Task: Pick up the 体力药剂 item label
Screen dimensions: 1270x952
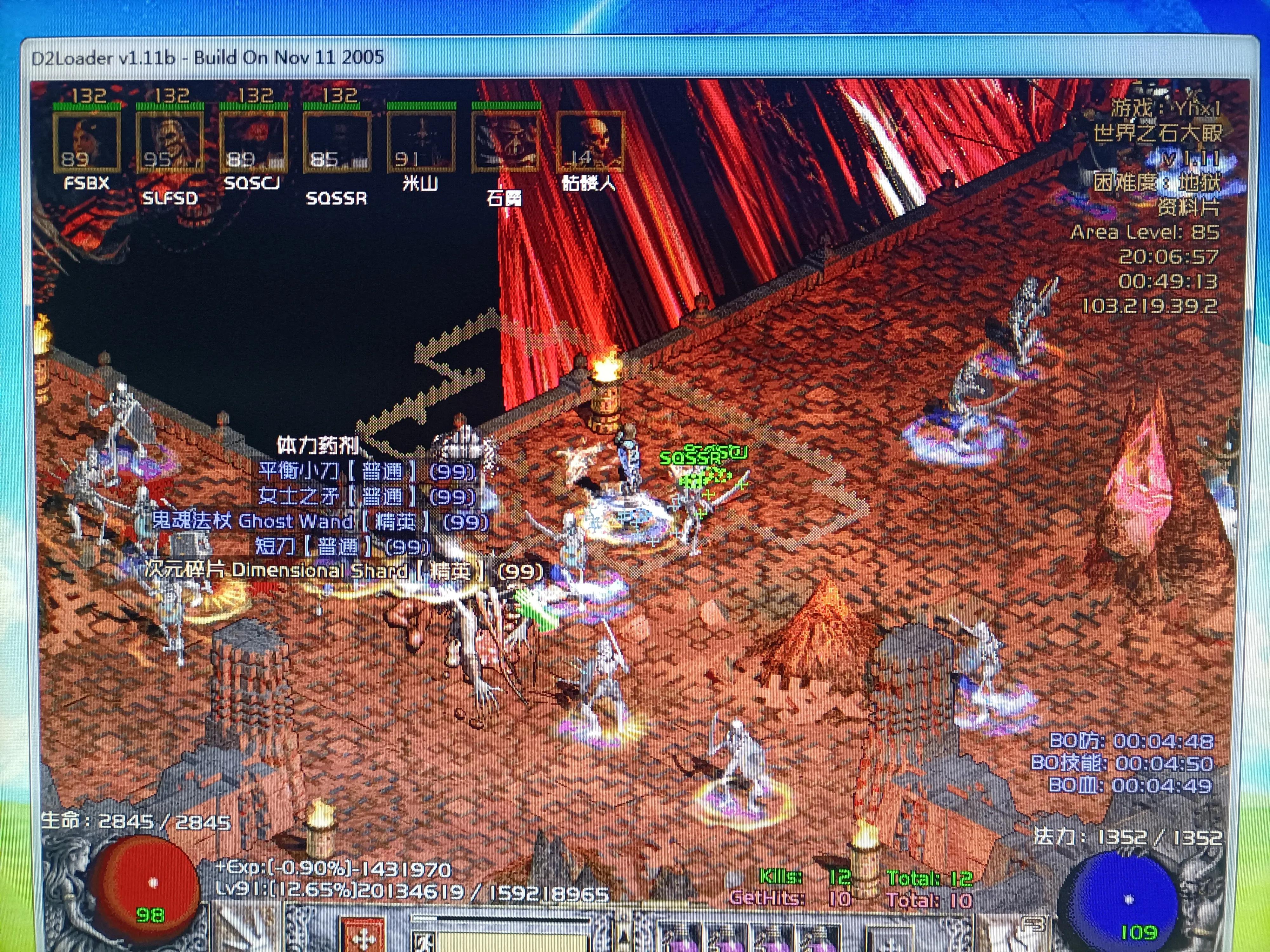Action: tap(317, 445)
